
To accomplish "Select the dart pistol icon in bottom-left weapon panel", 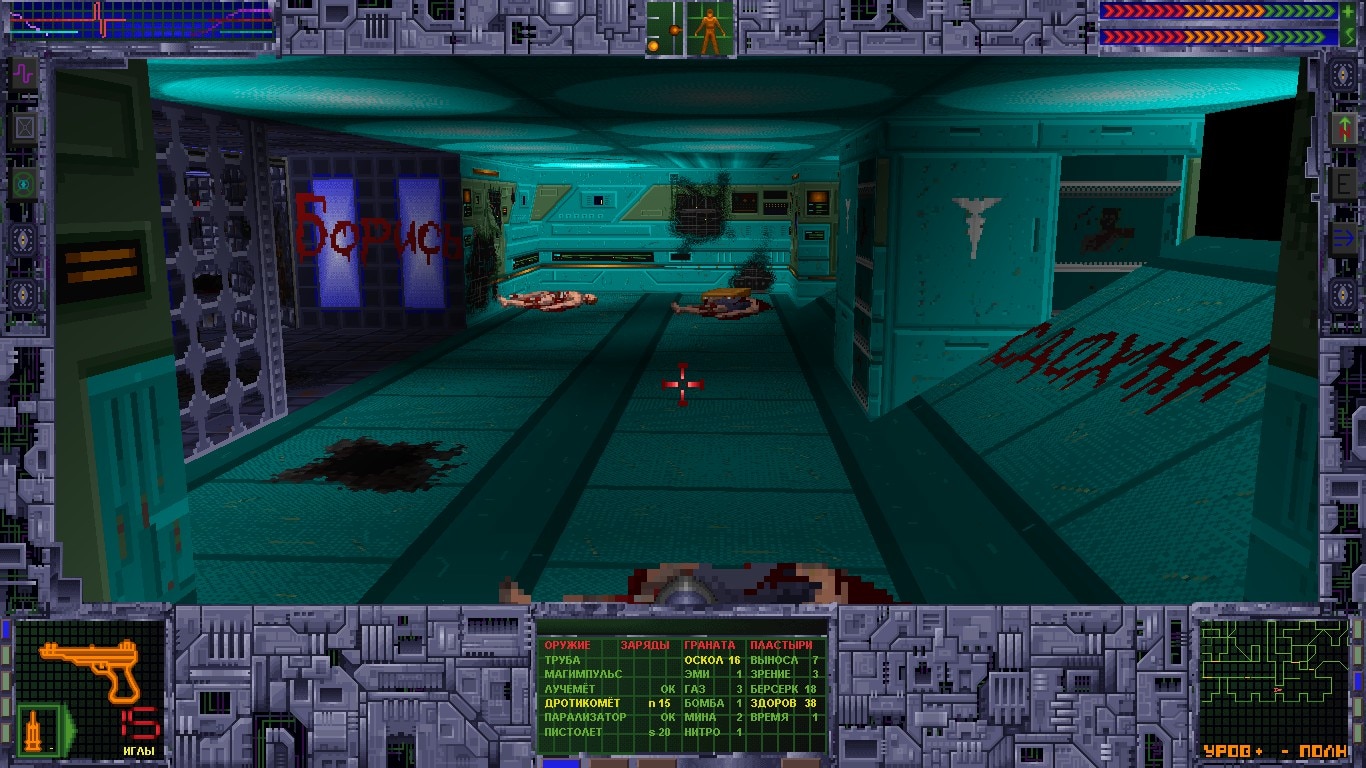I will pos(90,668).
